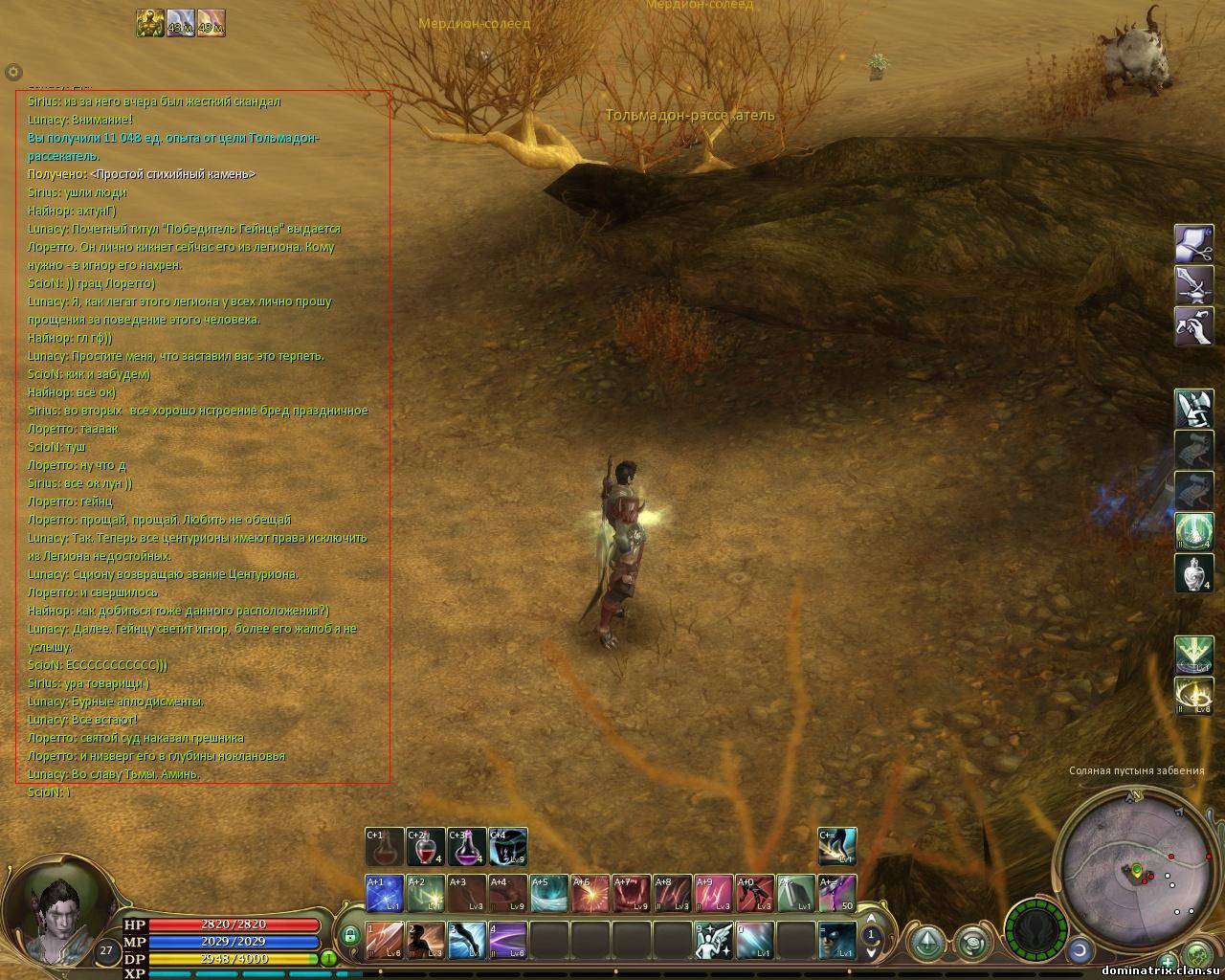Cast the fiery burst skill in slot A+6

tap(590, 894)
